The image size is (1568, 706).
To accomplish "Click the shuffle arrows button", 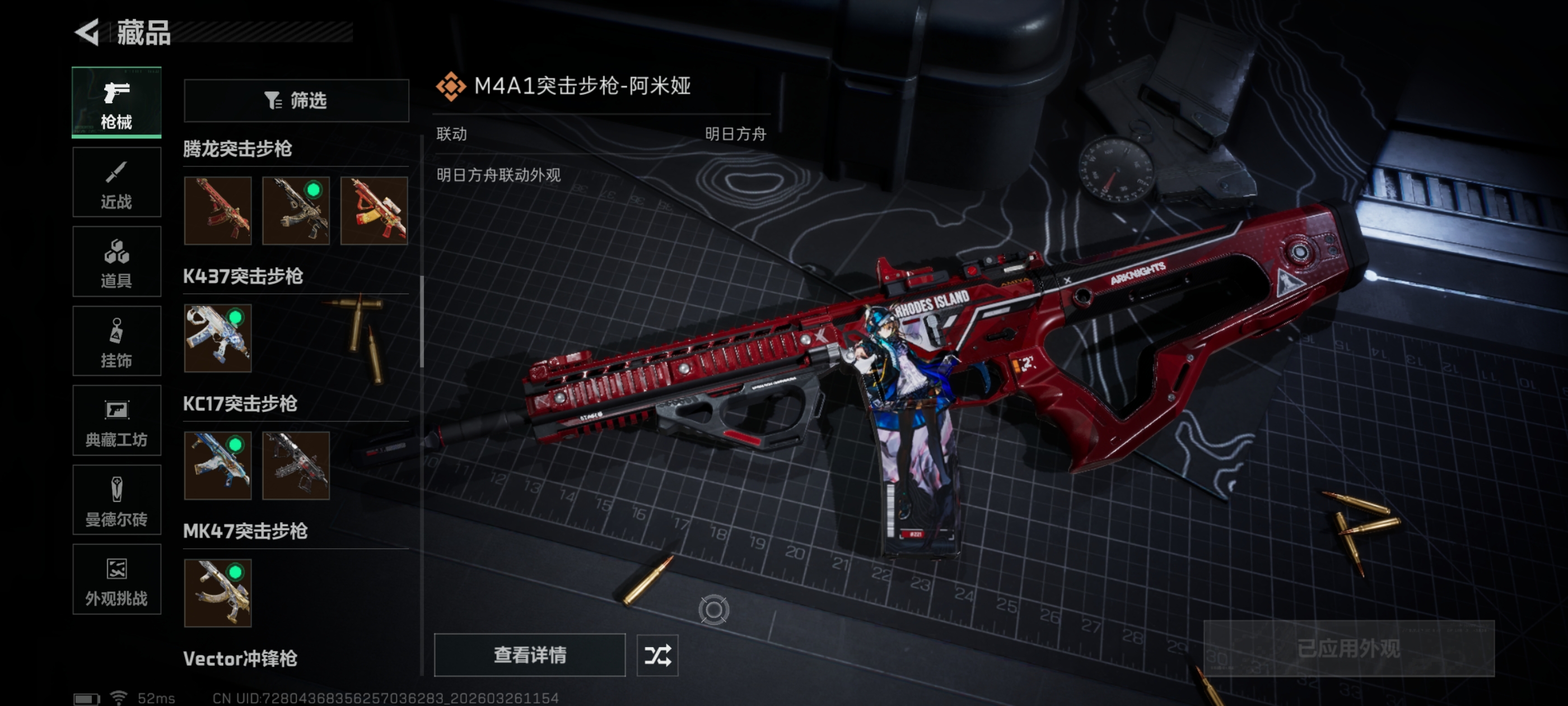I will pos(657,655).
